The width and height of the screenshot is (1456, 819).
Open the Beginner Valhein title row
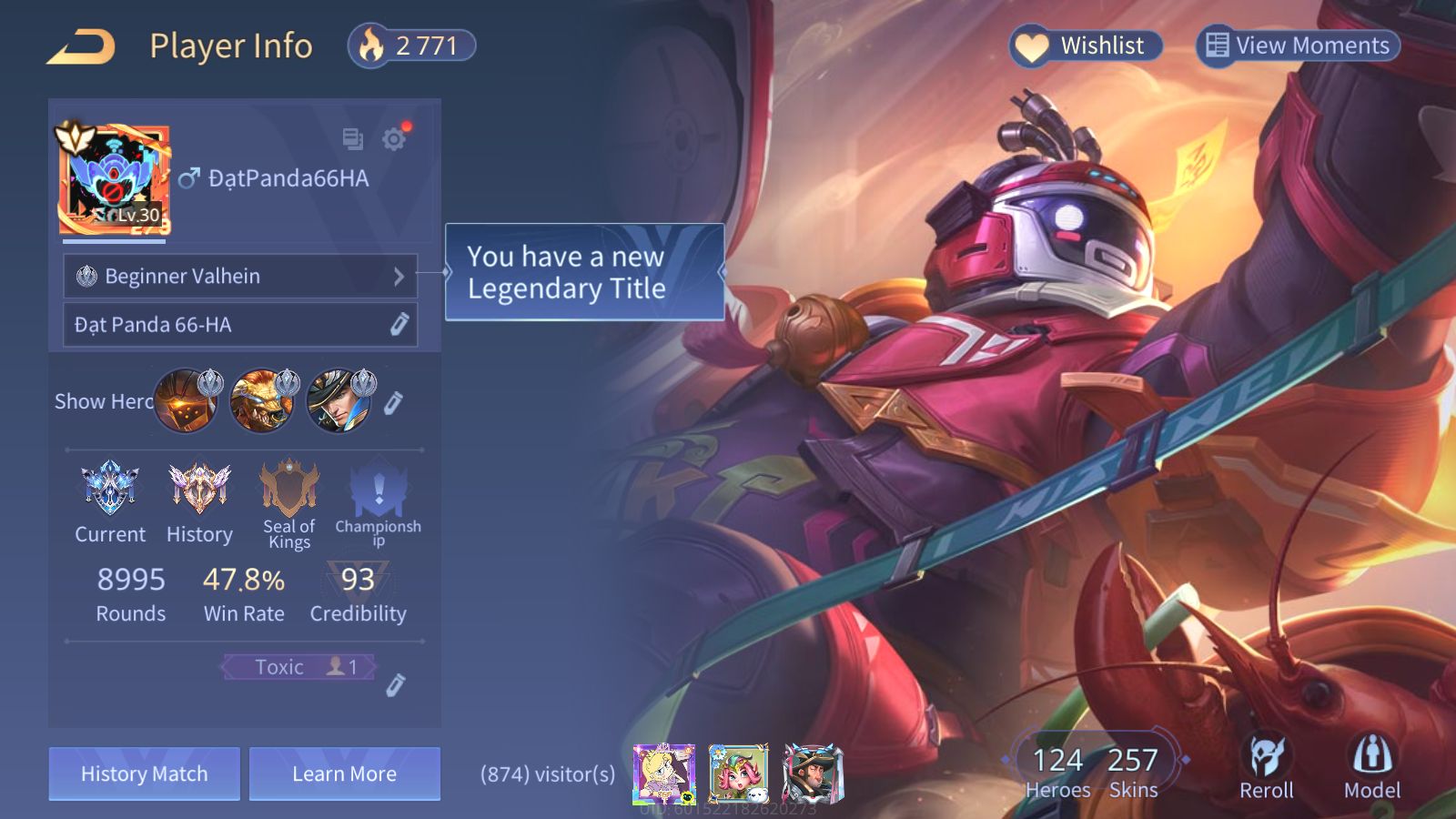point(240,276)
